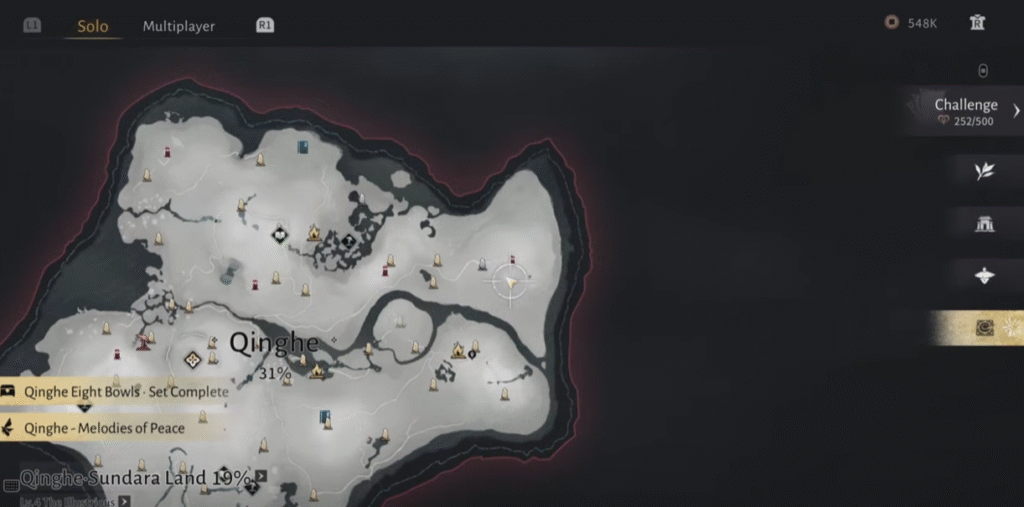
Task: Click the shrine icon beside the coin count
Action: pos(977,23)
